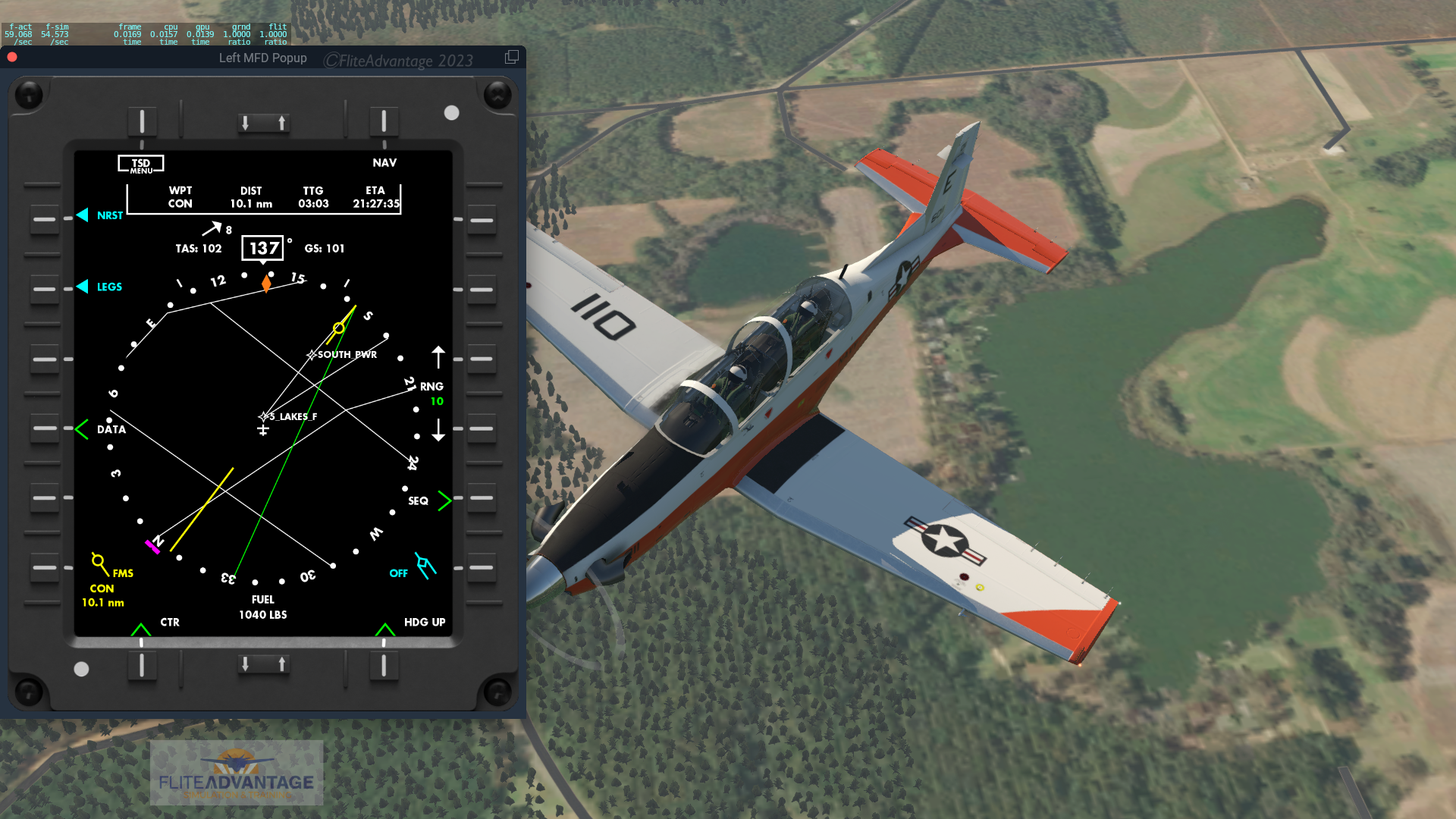Activate the DATA bezel button
This screenshot has width=1456, height=819.
[x=45, y=428]
